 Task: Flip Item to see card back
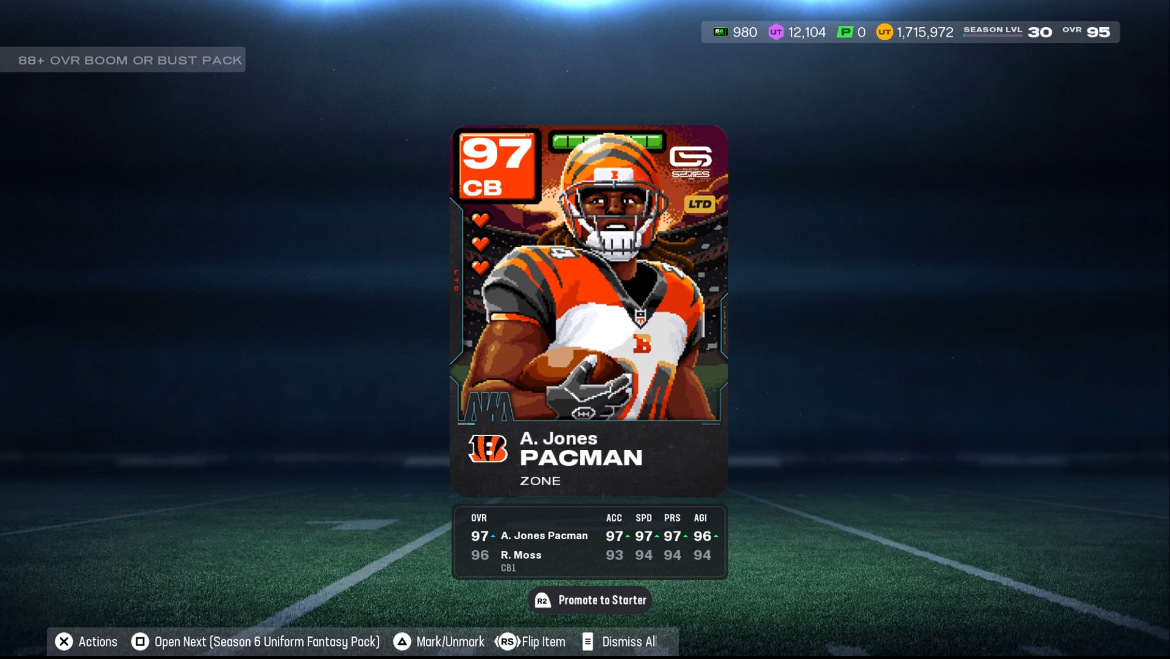pyautogui.click(x=531, y=642)
